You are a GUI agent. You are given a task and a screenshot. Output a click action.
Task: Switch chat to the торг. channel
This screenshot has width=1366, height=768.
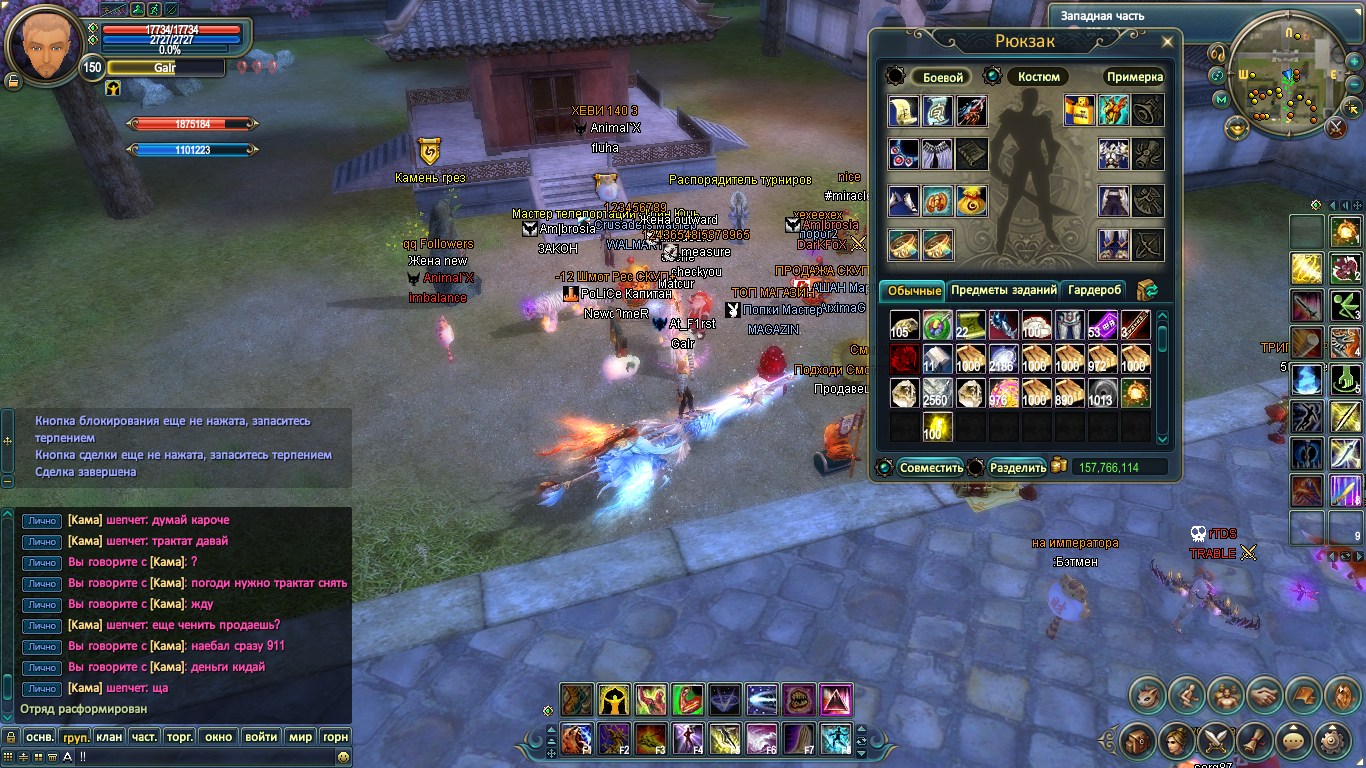pyautogui.click(x=179, y=737)
